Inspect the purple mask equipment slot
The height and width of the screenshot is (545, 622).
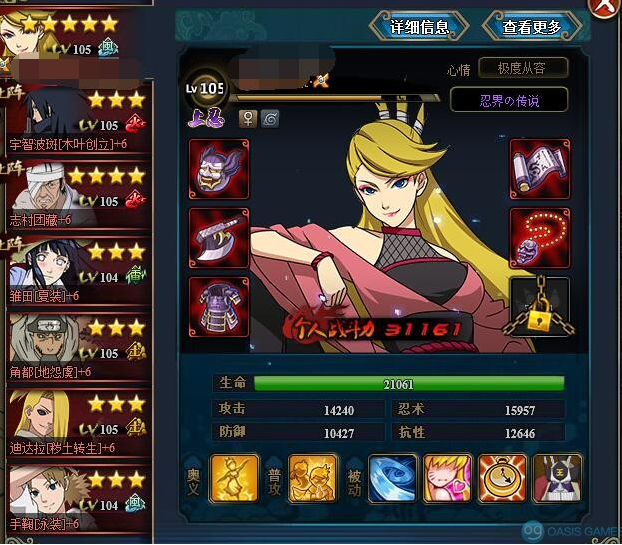(x=219, y=168)
